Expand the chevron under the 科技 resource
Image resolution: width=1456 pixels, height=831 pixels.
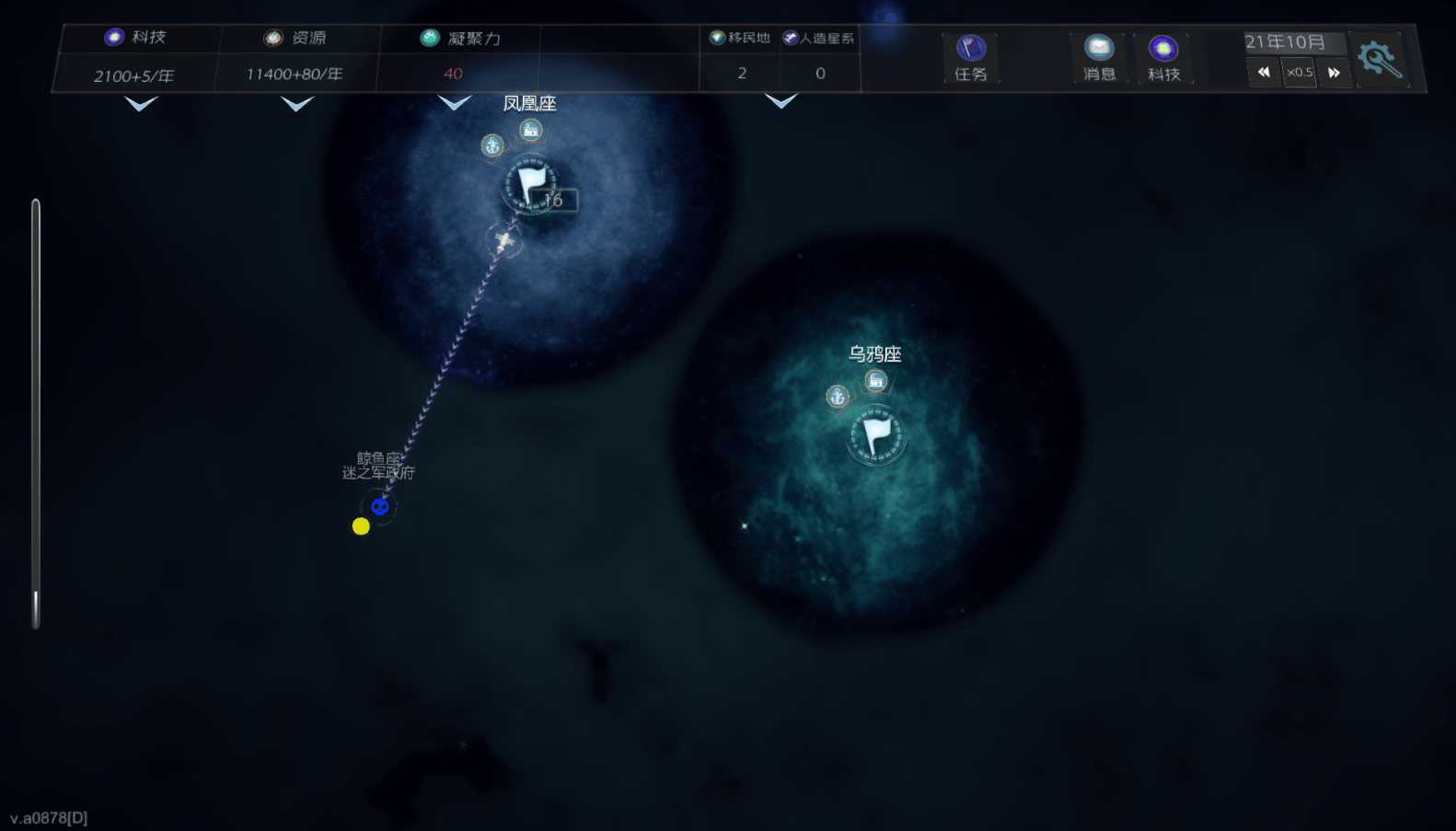tap(141, 104)
